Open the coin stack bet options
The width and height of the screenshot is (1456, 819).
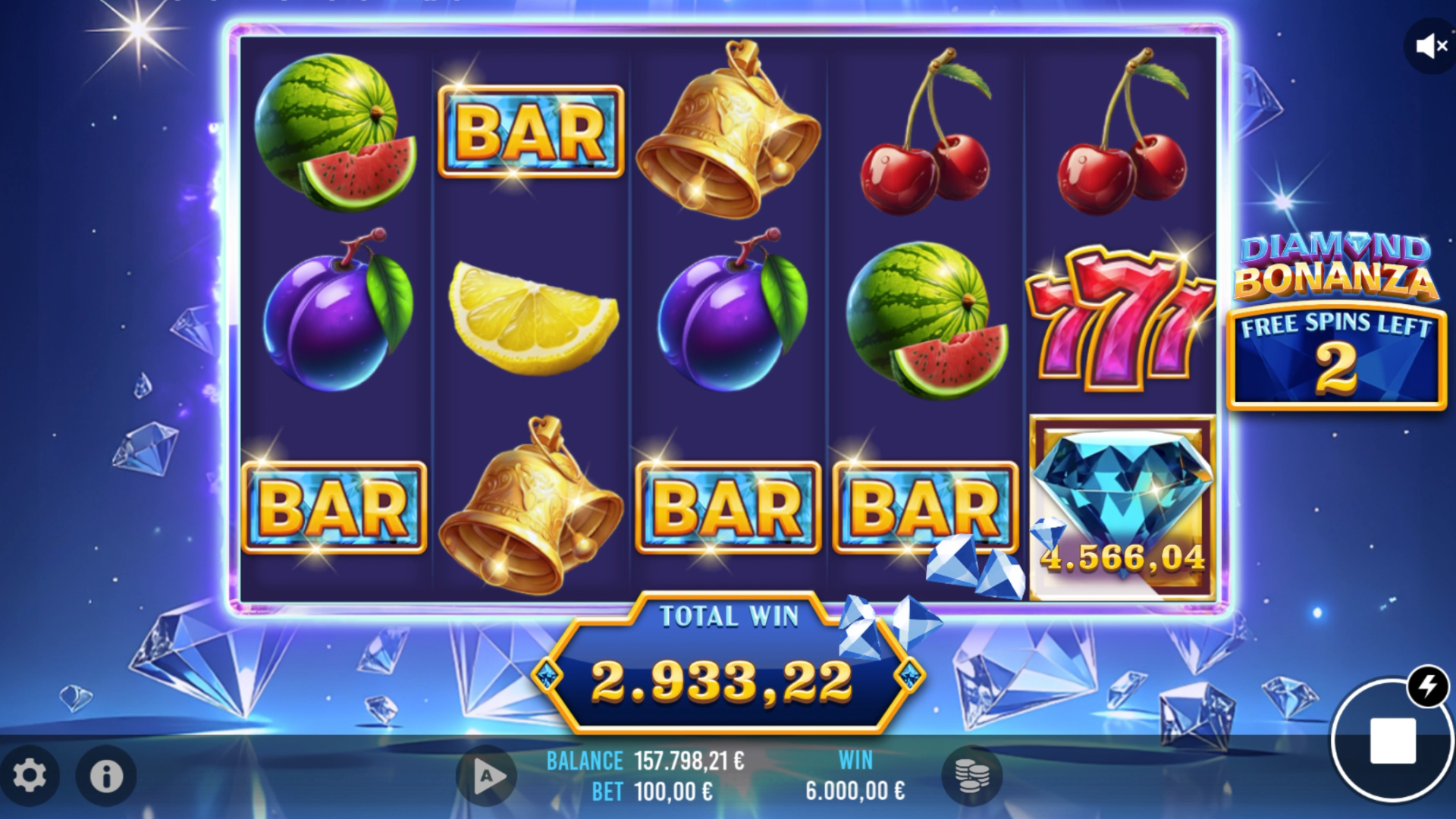(x=971, y=775)
